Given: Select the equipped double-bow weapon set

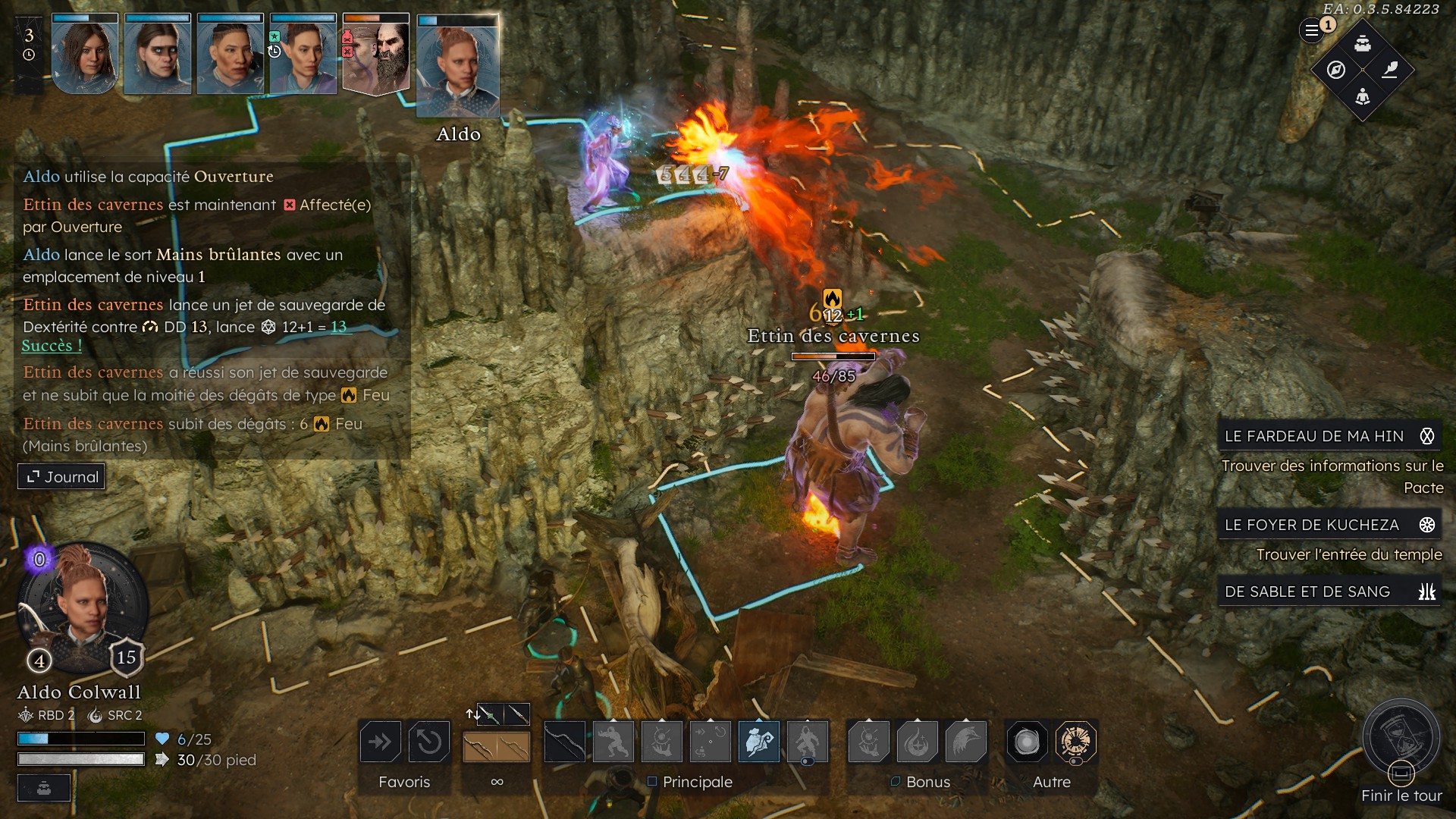Looking at the screenshot, I should tap(497, 747).
